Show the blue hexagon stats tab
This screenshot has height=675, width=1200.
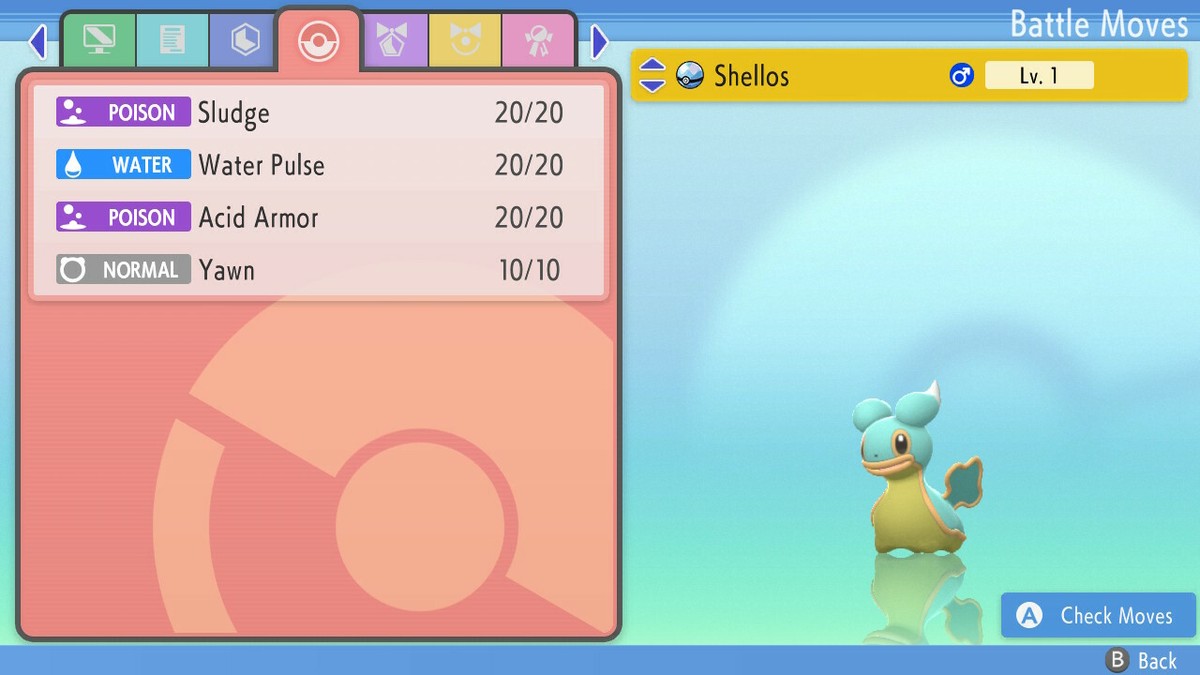tap(245, 40)
